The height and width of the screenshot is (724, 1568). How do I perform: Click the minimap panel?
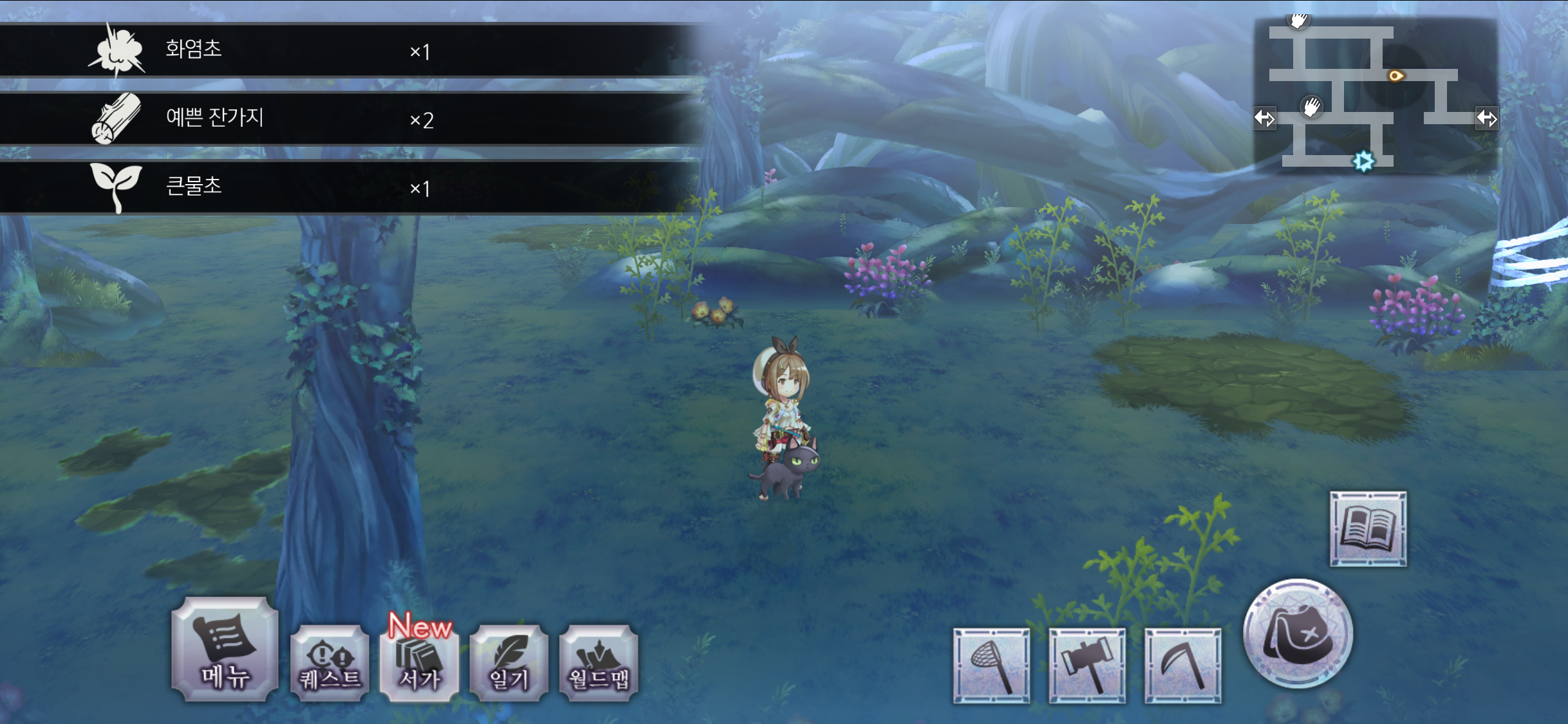(1376, 95)
